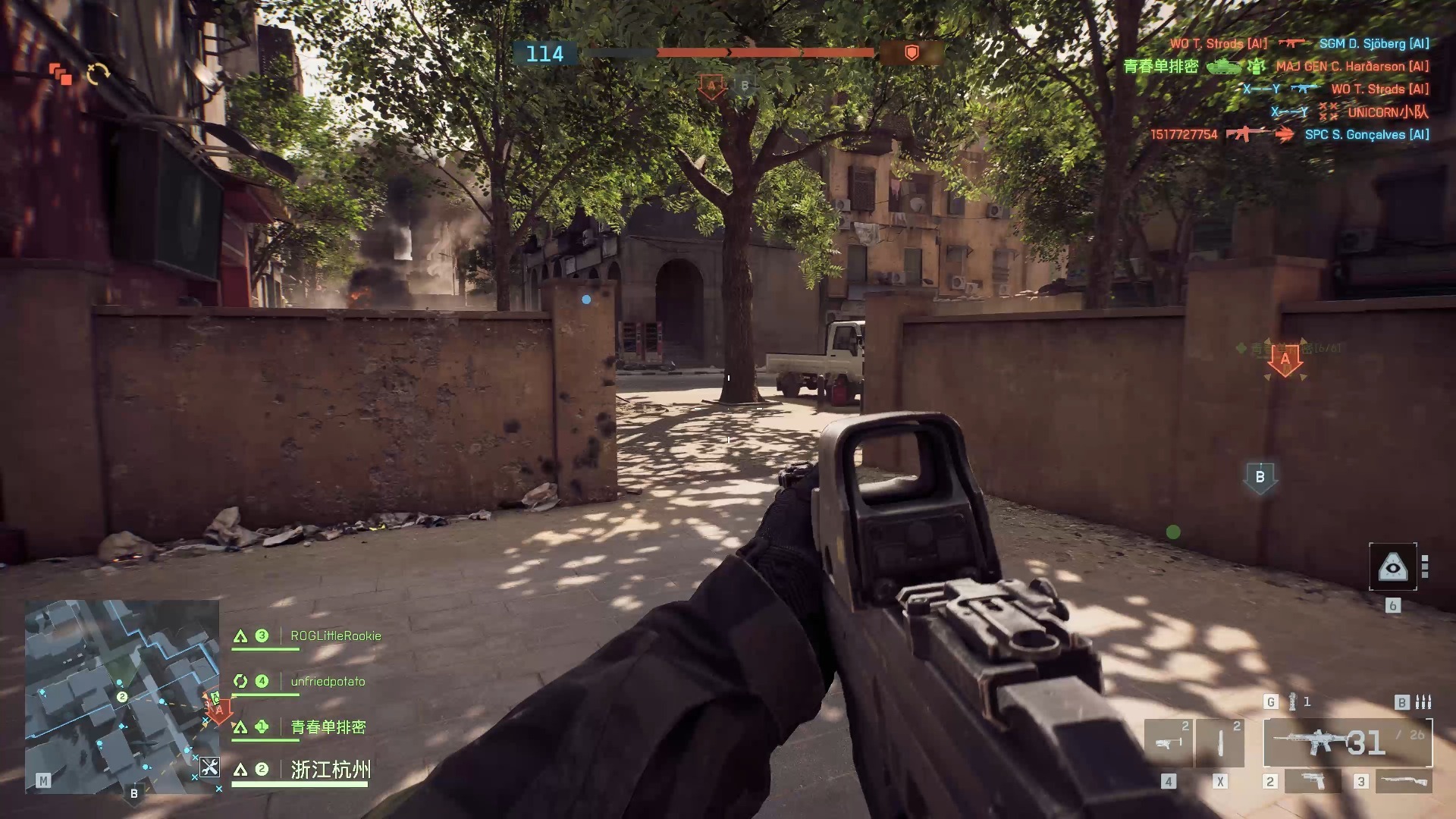Select squad member unfriedpotato
This screenshot has height=819, width=1456.
click(328, 681)
